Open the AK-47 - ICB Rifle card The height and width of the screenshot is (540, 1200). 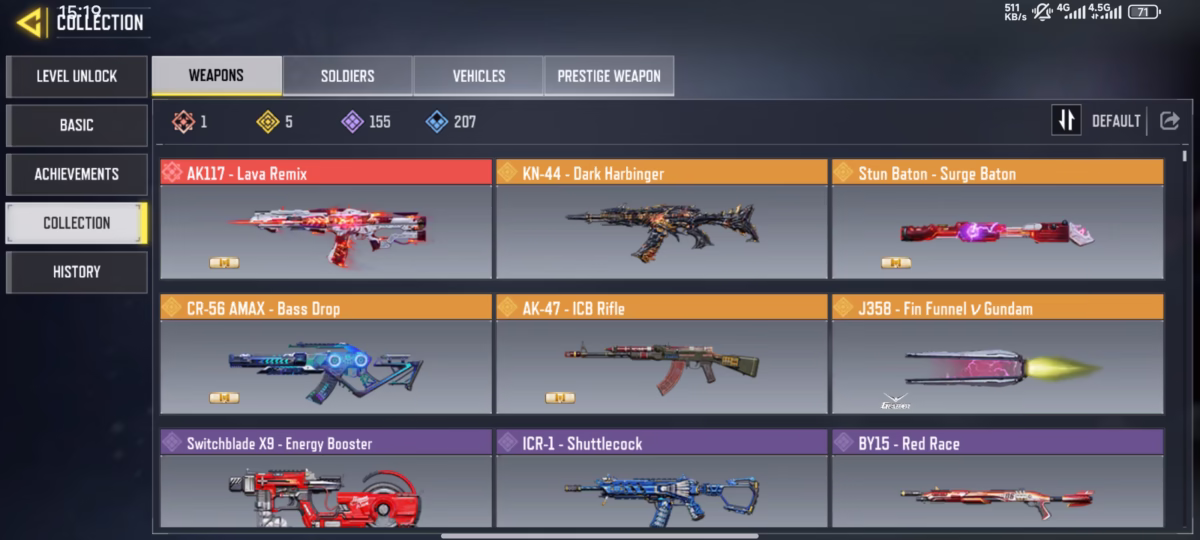point(661,365)
